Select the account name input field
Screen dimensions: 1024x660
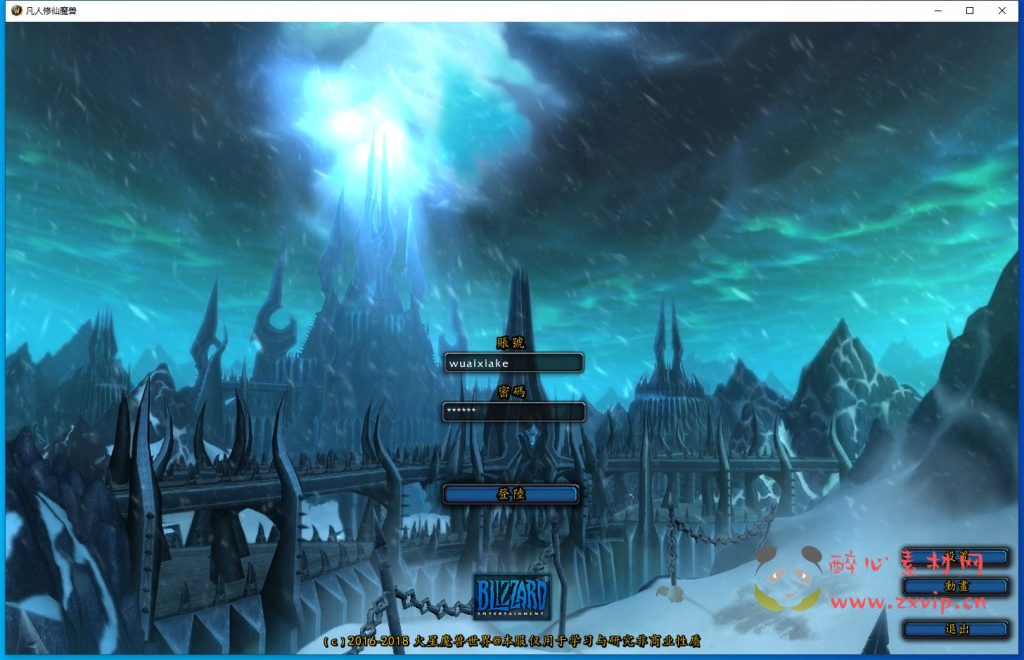513,363
